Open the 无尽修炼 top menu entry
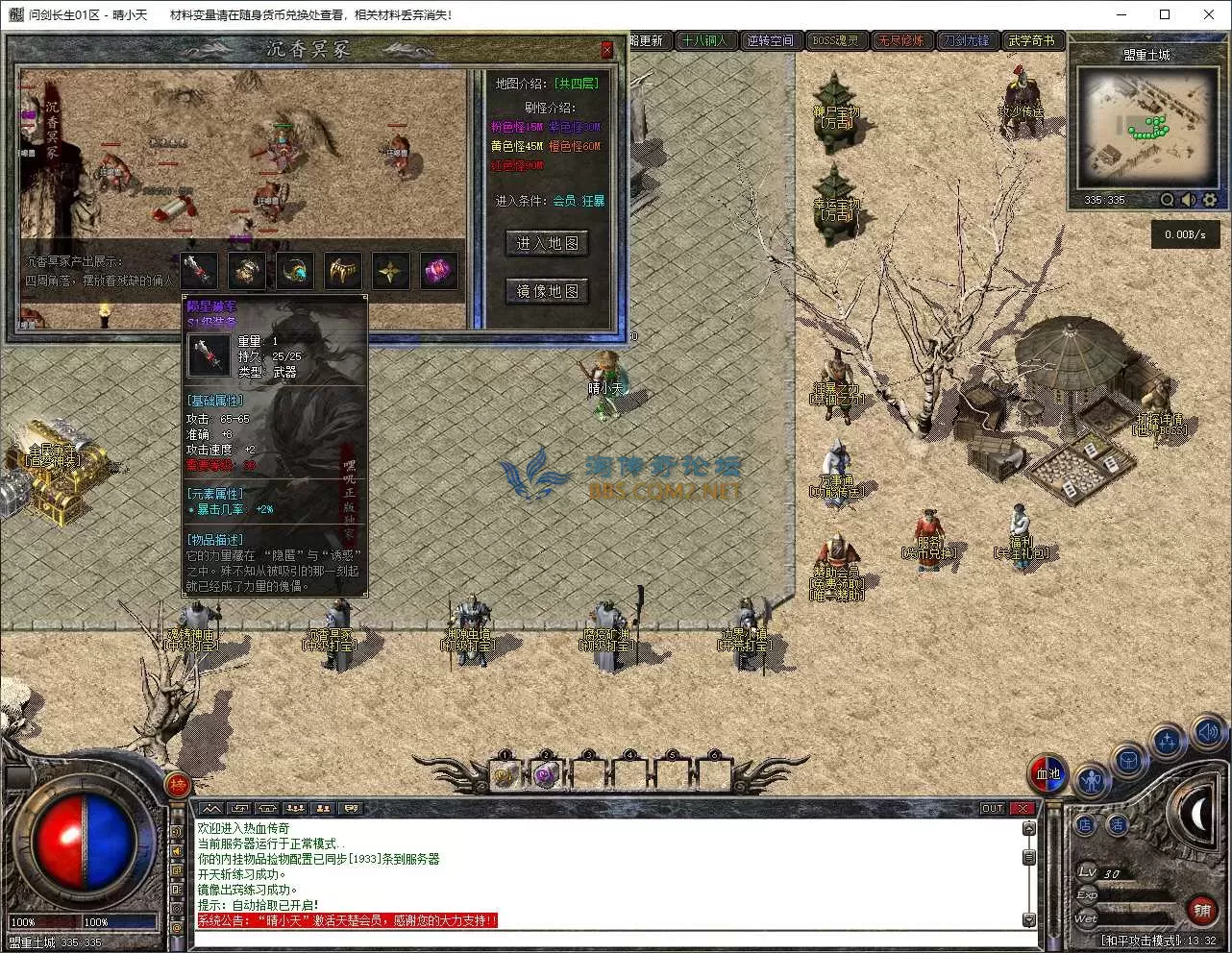Image resolution: width=1232 pixels, height=953 pixels. (x=900, y=40)
